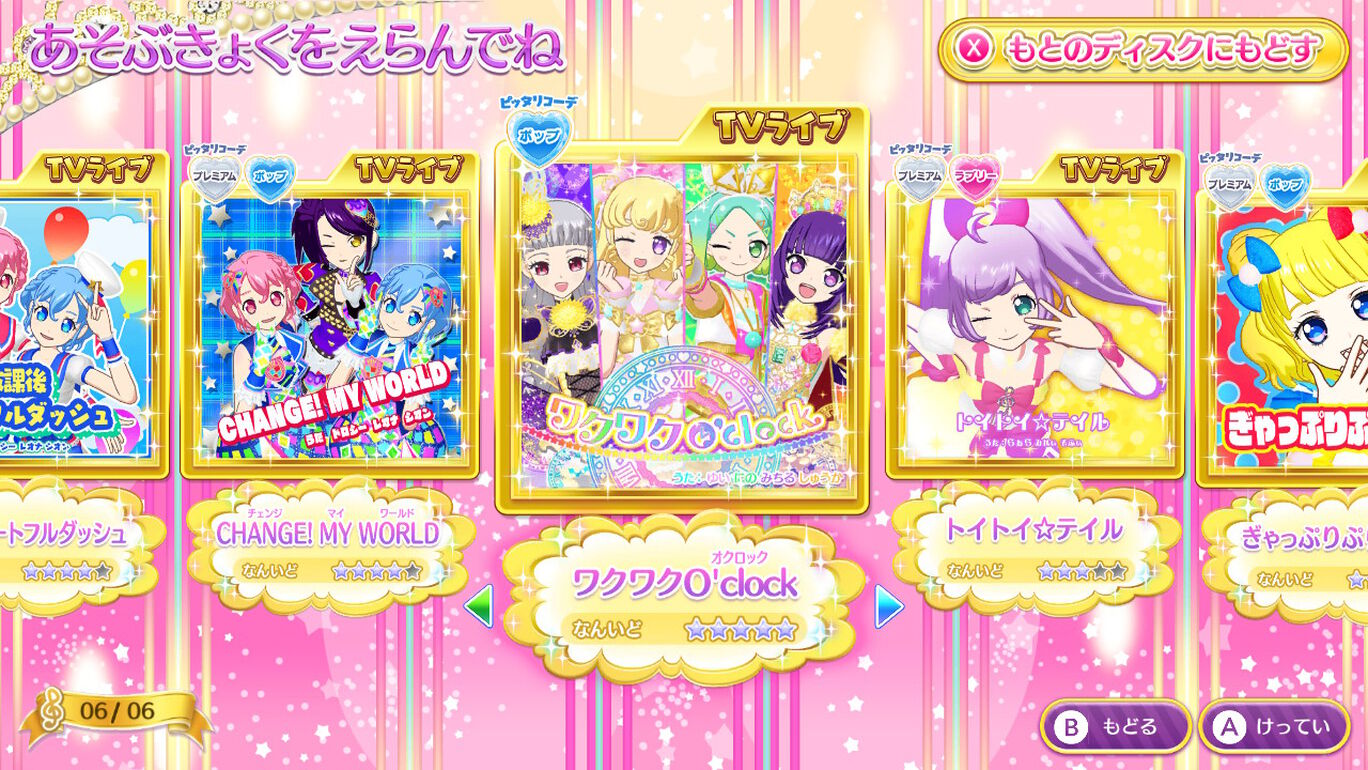
Task: Select the ポップ heart badge above ワクワクO'clock
Action: point(537,133)
